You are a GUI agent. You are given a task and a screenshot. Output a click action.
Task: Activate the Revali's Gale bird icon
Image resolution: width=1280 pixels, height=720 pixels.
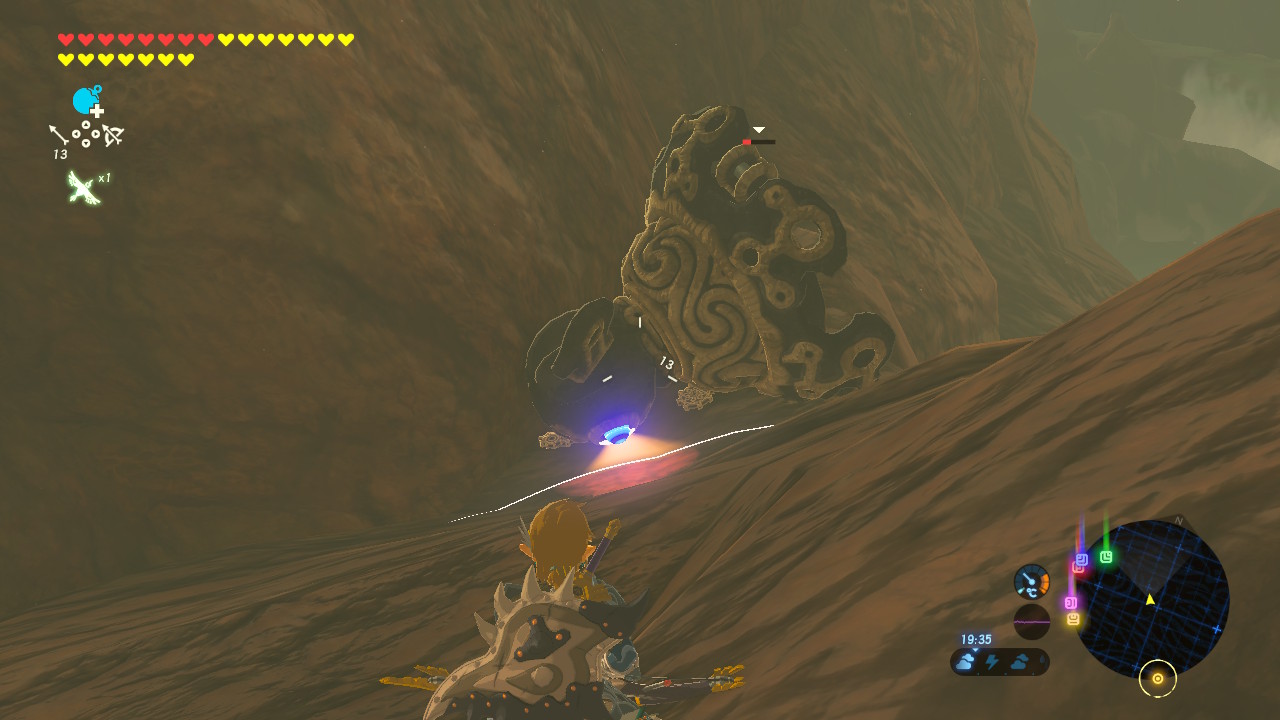coord(81,187)
